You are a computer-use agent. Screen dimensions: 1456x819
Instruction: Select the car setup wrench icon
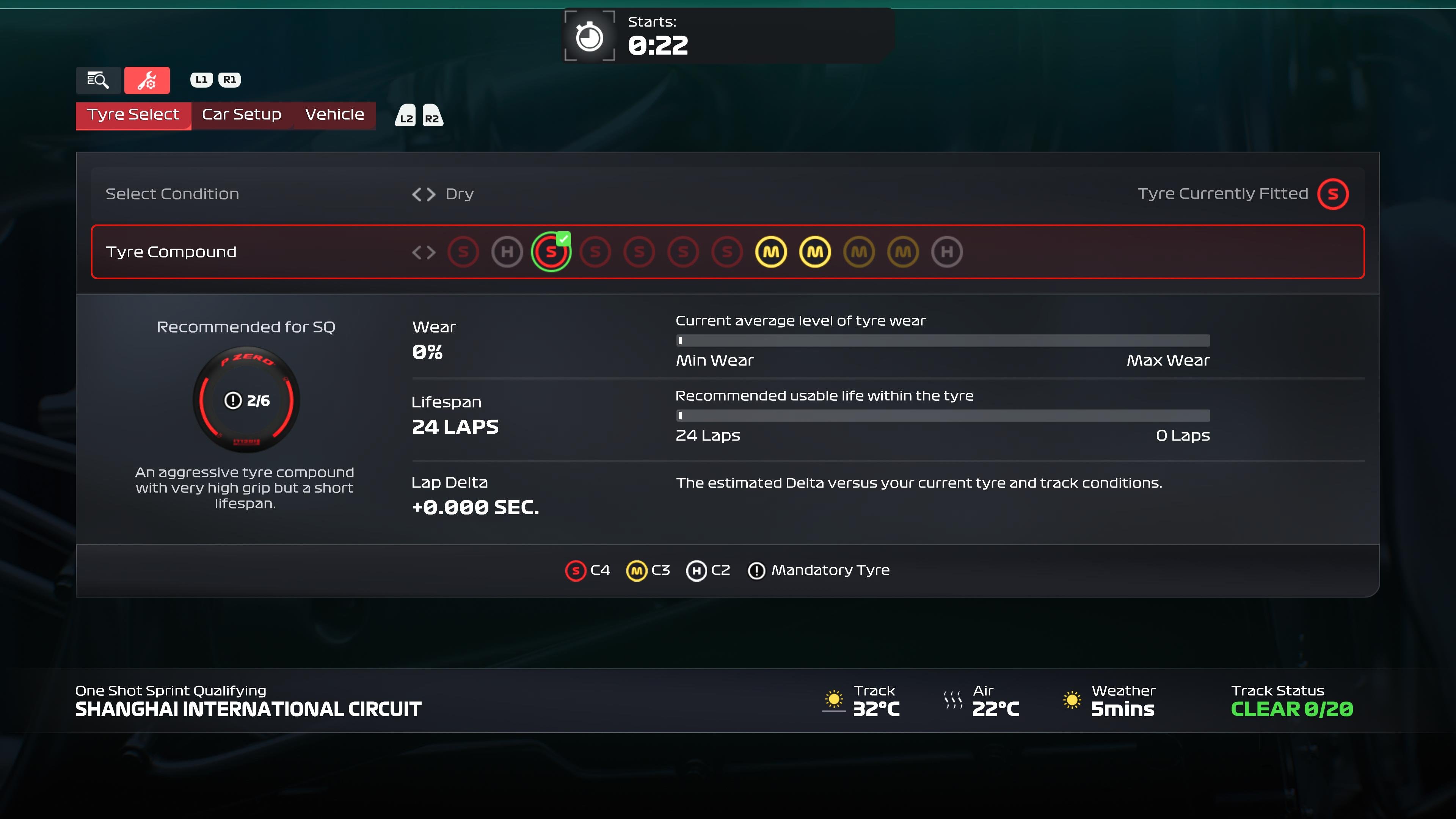coord(147,80)
